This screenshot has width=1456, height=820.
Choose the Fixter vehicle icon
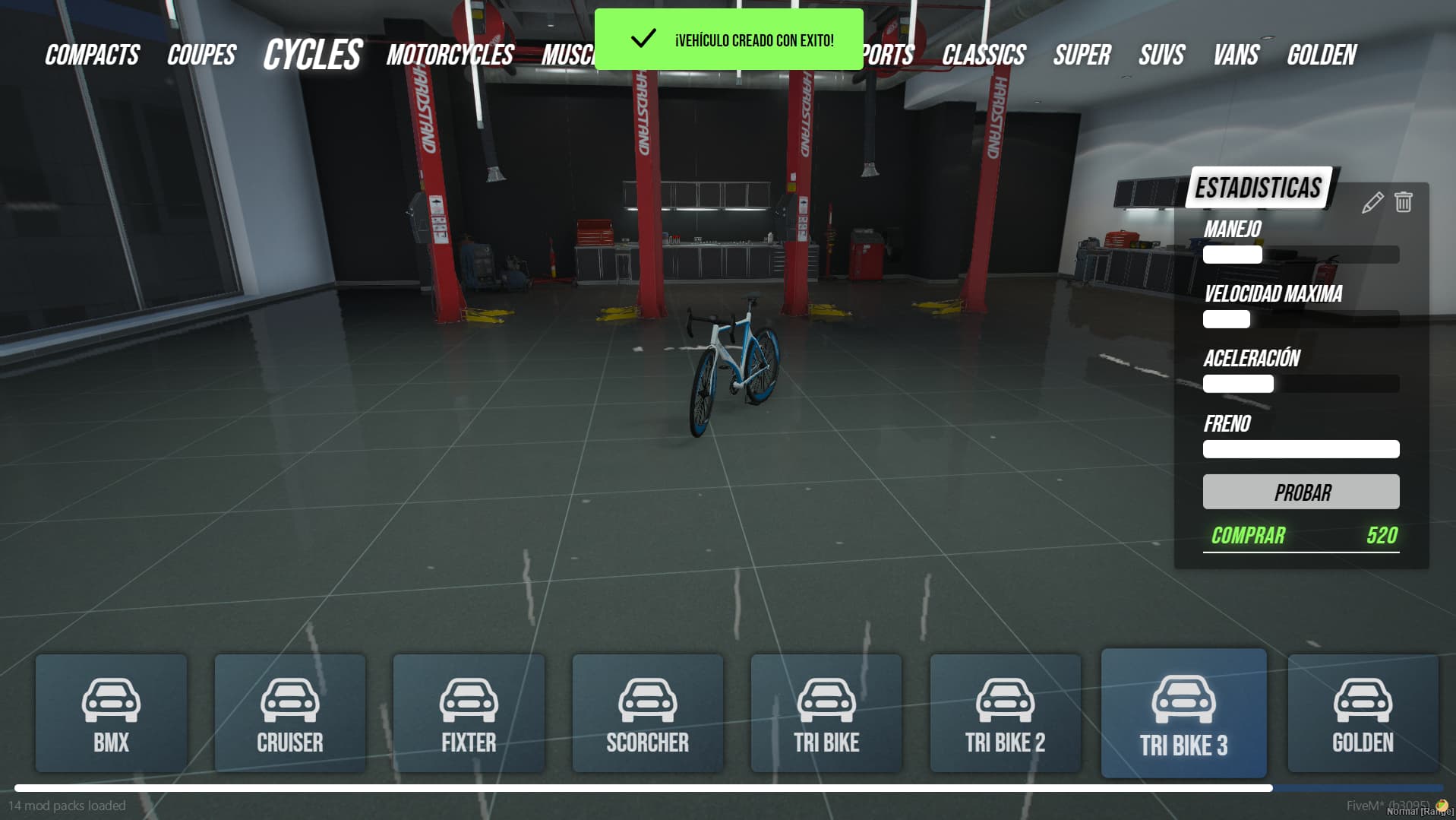pos(469,700)
